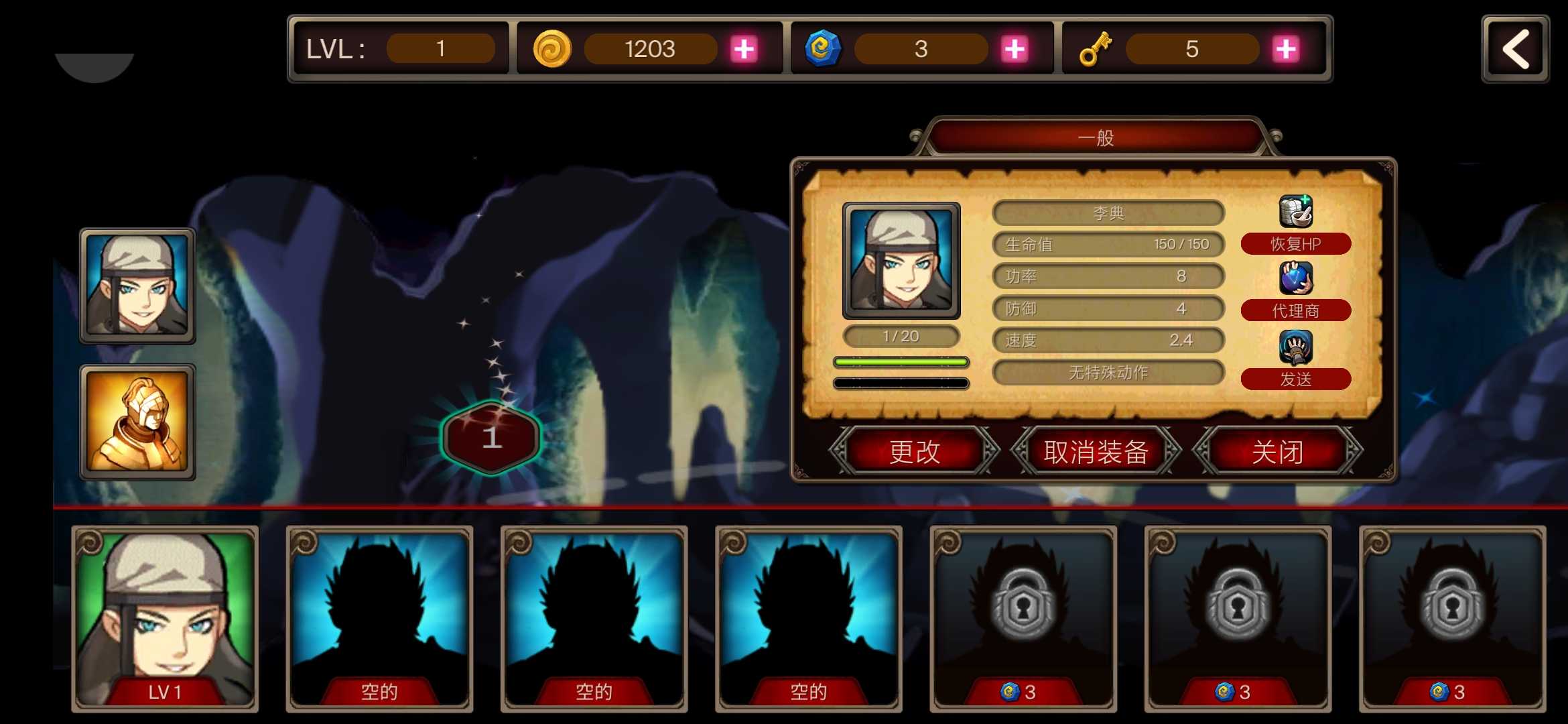
Task: Close the panel via 关闭
Action: coord(1277,452)
